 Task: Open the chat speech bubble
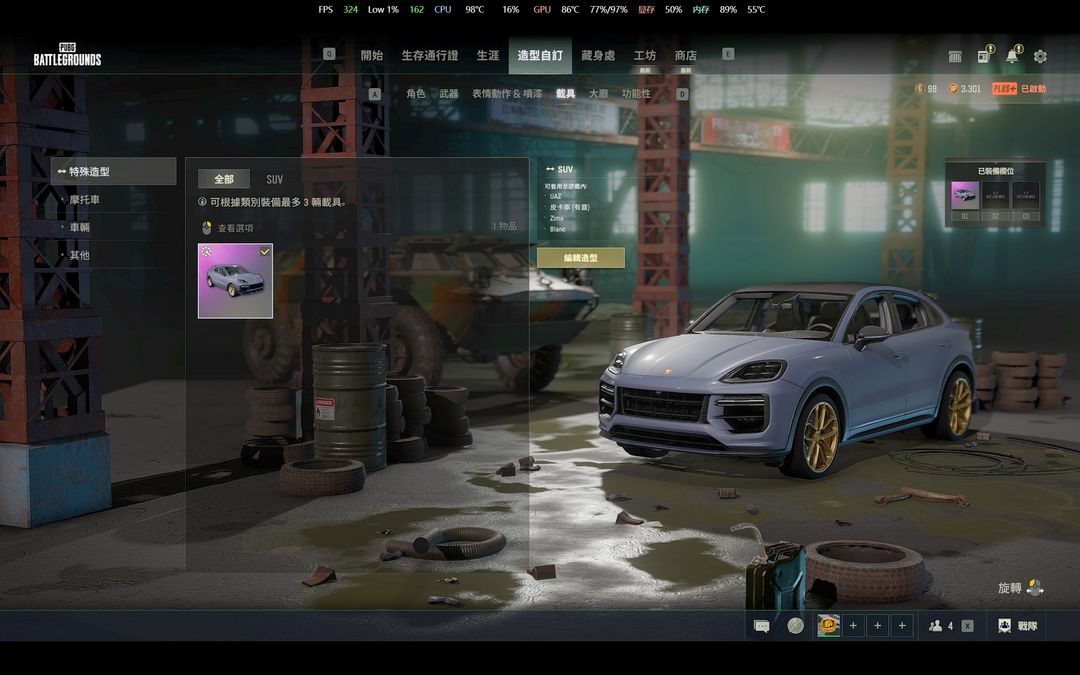(762, 626)
